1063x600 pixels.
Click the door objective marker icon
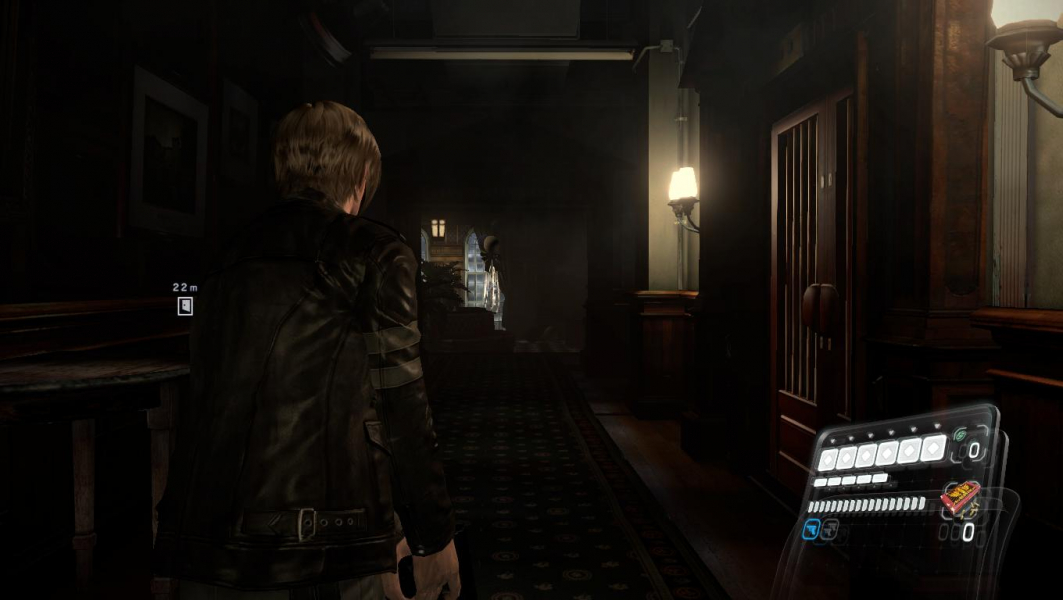click(185, 307)
